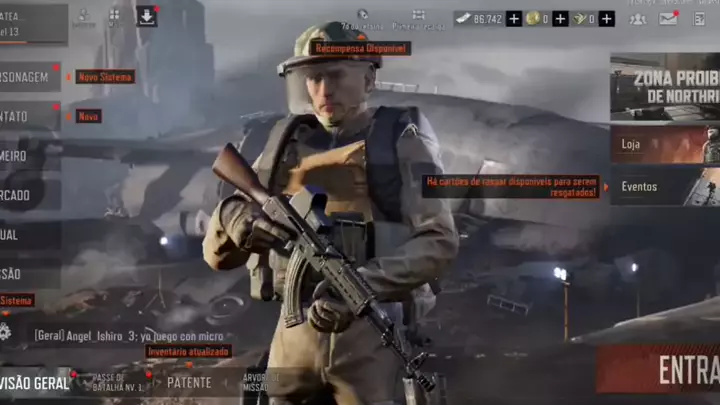Viewport: 720px width, 405px height.
Task: Select the Patente tab
Action: click(x=189, y=382)
